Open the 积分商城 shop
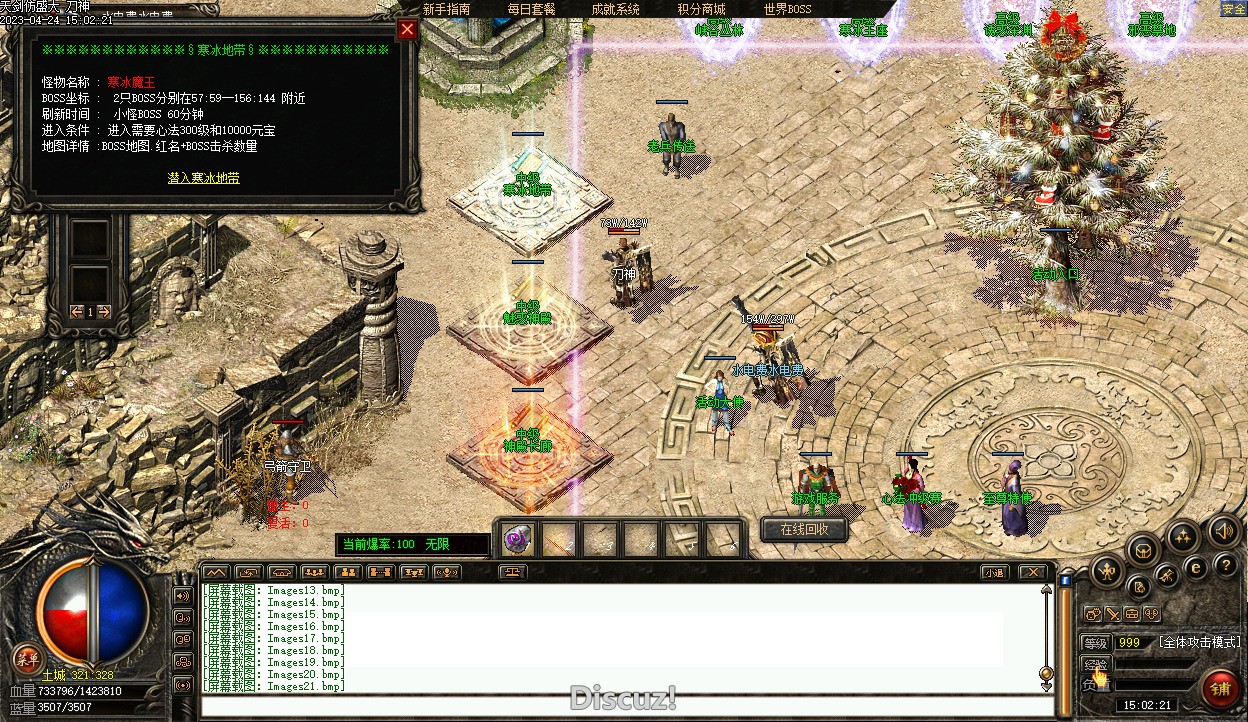This screenshot has height=722, width=1248. pyautogui.click(x=701, y=9)
